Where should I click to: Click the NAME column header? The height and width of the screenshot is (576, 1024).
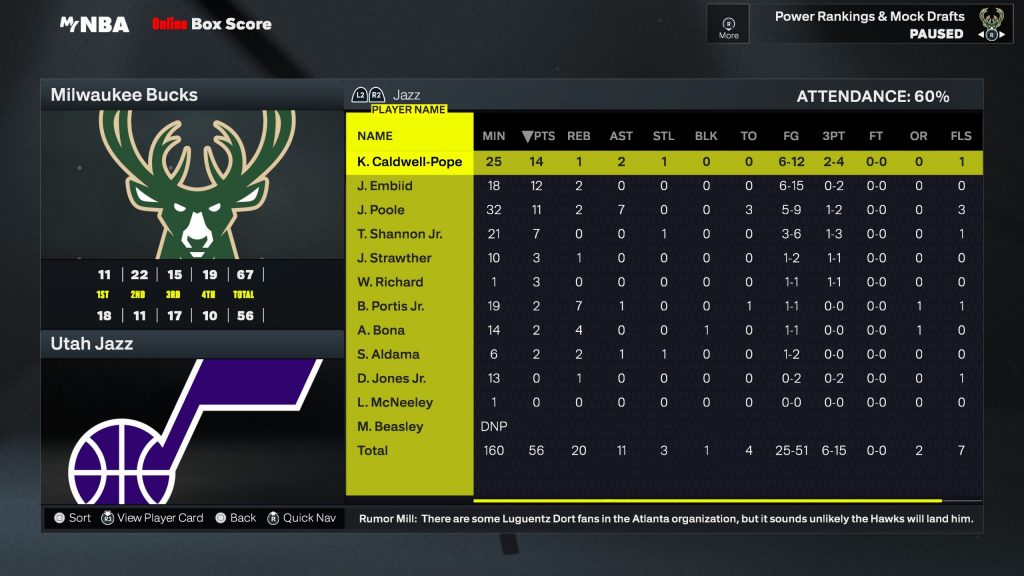click(x=375, y=136)
